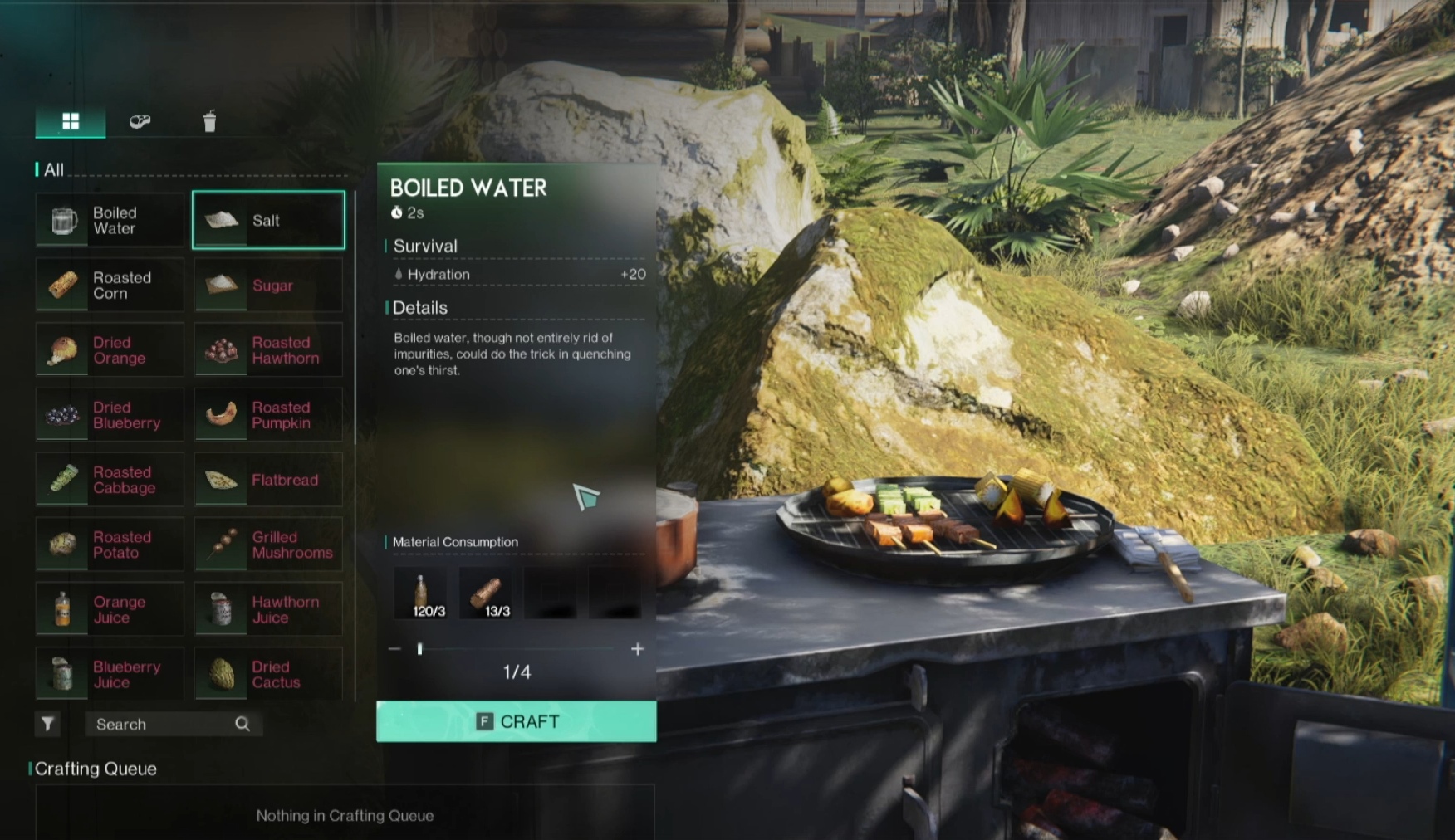Image resolution: width=1455 pixels, height=840 pixels.
Task: Switch to the meat food category tab
Action: pyautogui.click(x=140, y=122)
